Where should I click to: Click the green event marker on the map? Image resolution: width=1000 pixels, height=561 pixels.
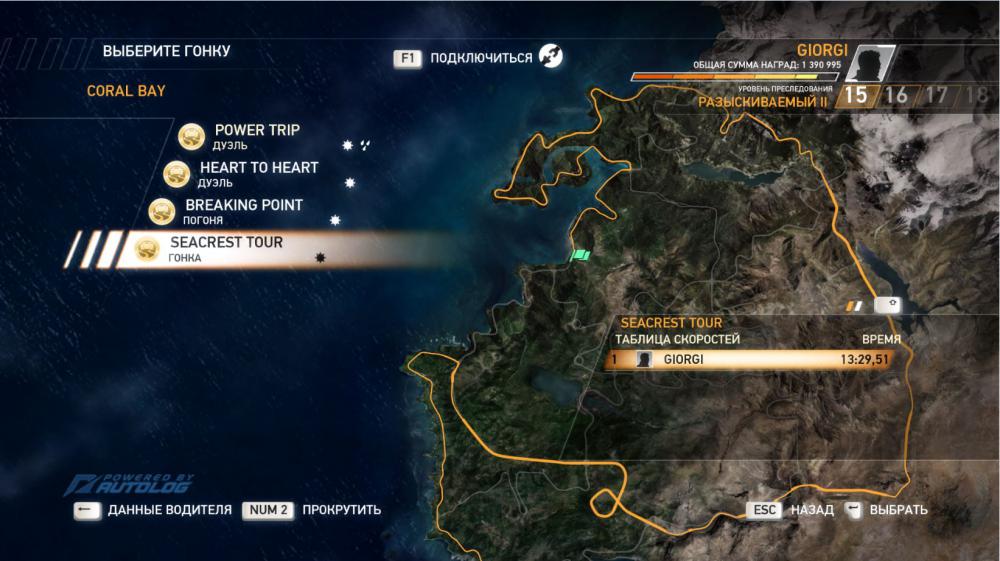tap(581, 256)
